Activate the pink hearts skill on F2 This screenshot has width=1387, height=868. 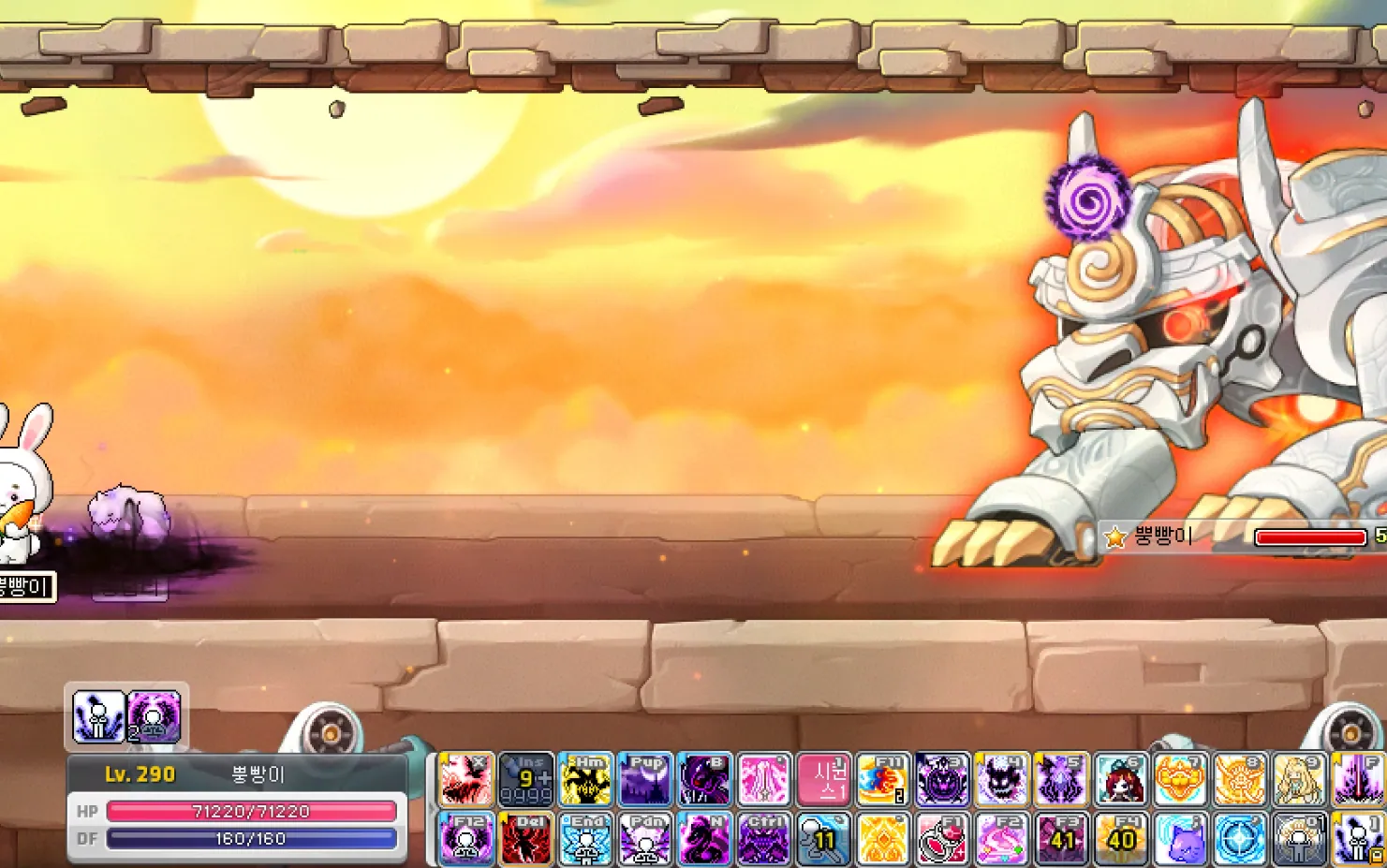pos(1002,838)
